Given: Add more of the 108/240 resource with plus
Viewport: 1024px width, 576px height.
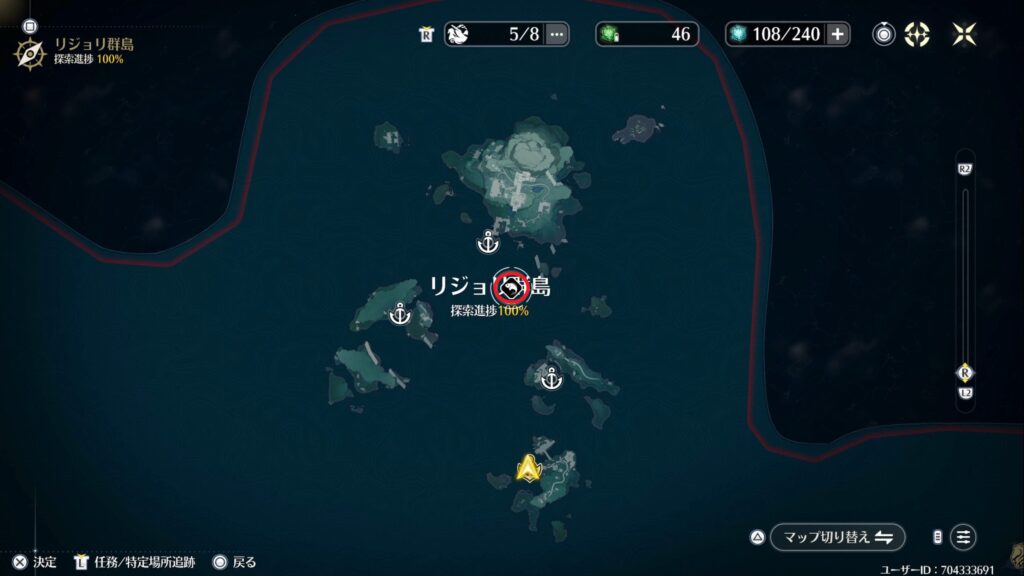Looking at the screenshot, I should [x=838, y=34].
